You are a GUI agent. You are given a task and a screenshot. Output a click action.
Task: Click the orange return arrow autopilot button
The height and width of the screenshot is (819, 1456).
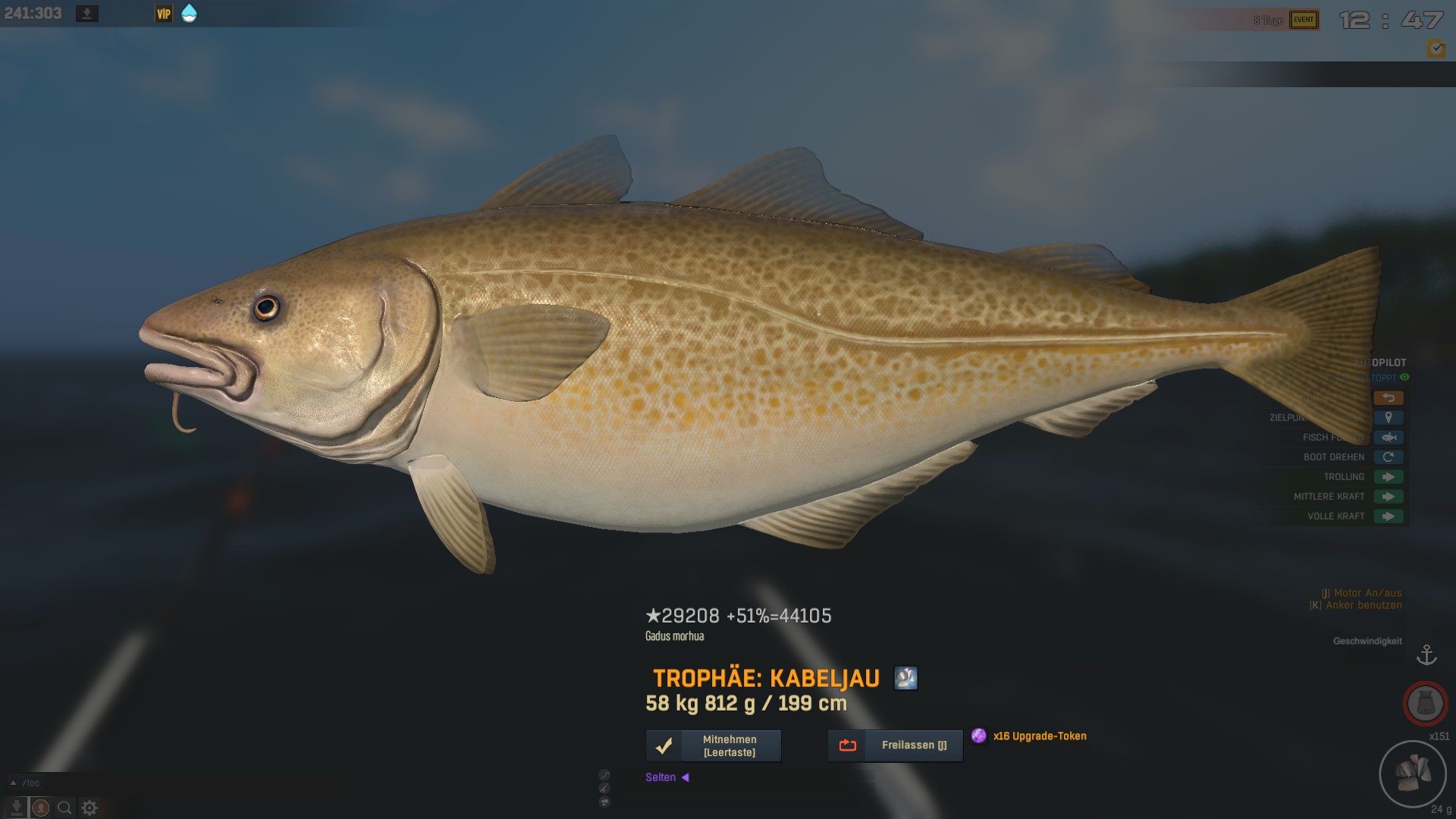[1388, 398]
